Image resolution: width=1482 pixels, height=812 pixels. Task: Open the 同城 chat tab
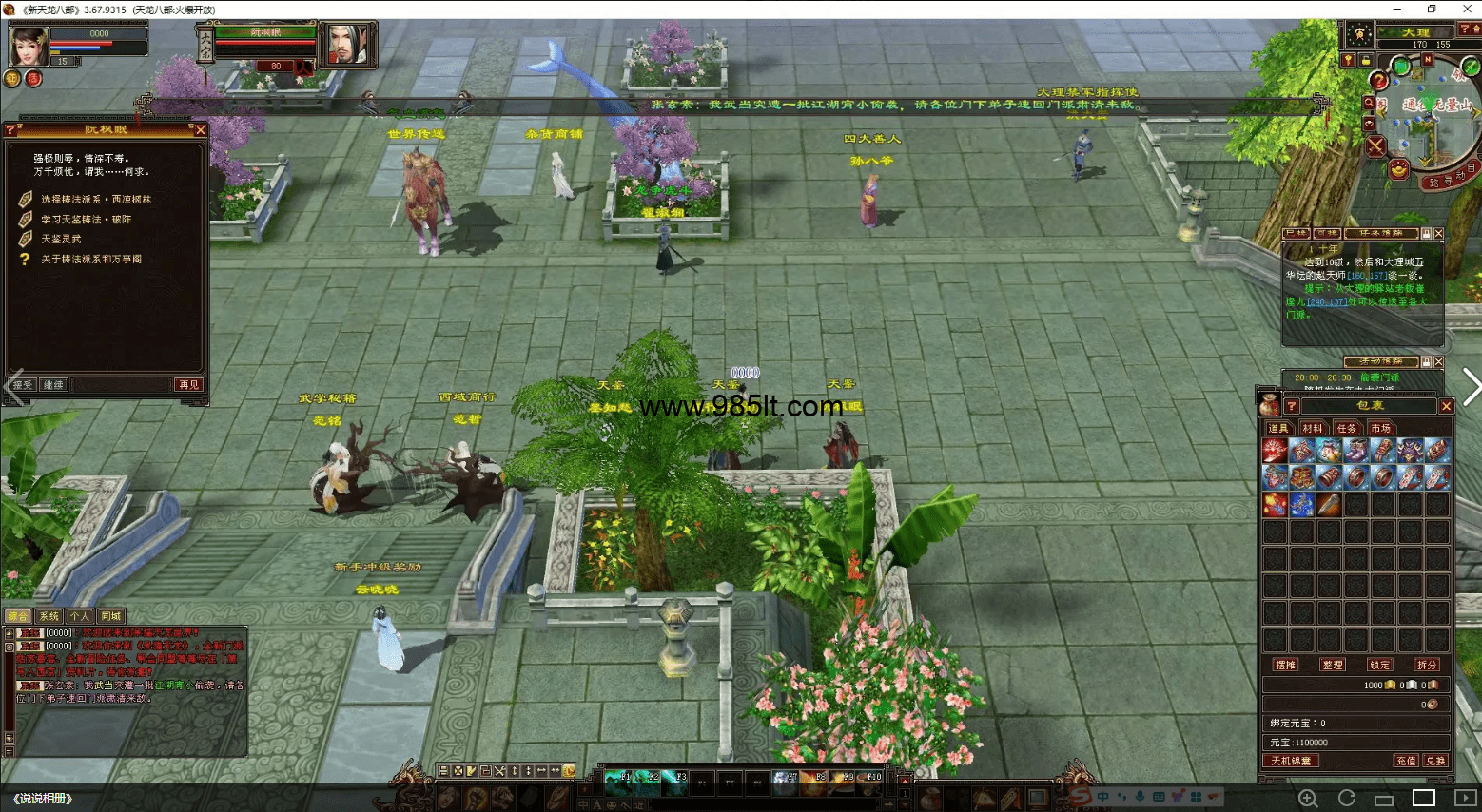click(111, 616)
